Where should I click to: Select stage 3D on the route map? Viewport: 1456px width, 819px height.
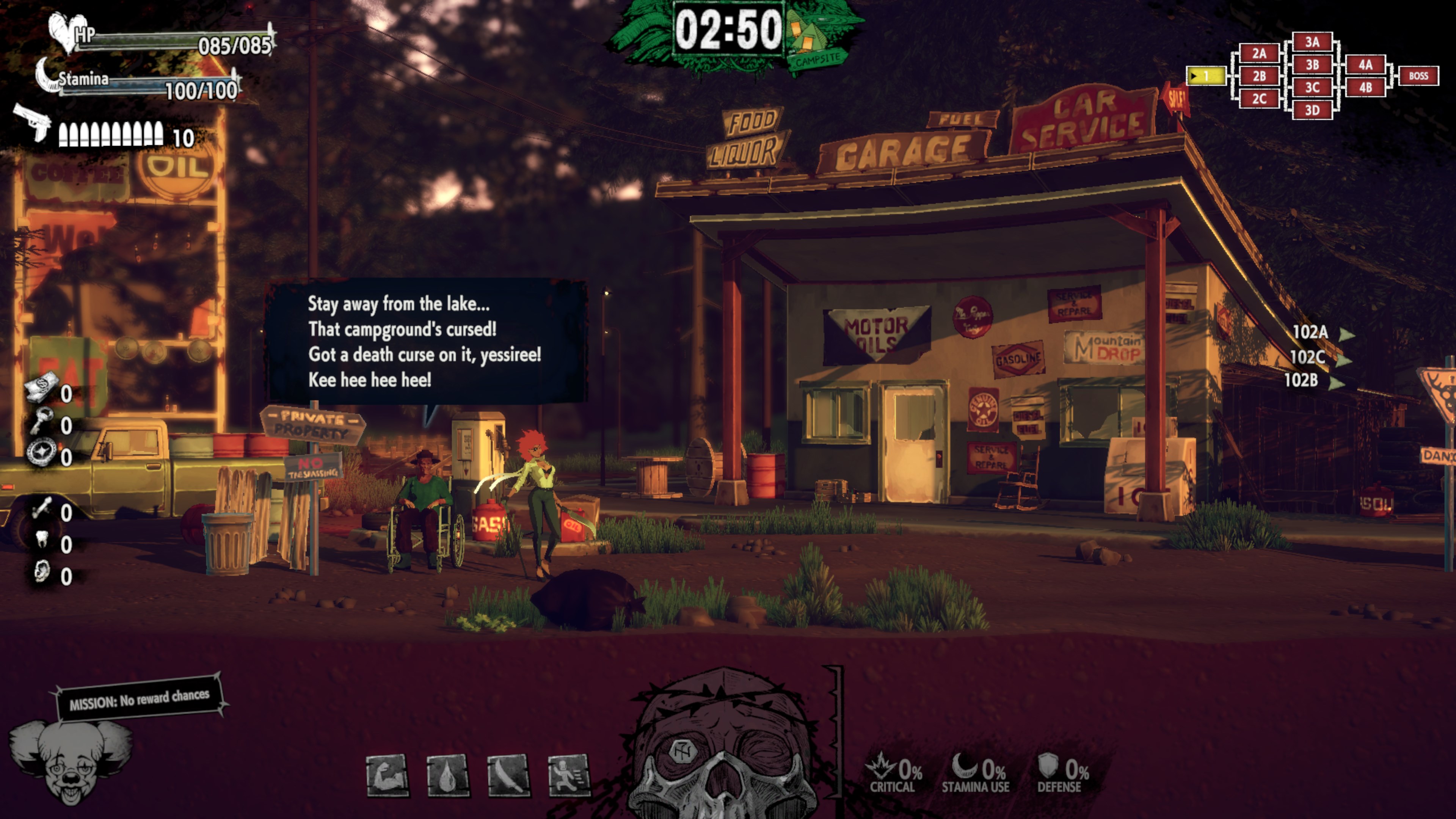(x=1312, y=110)
